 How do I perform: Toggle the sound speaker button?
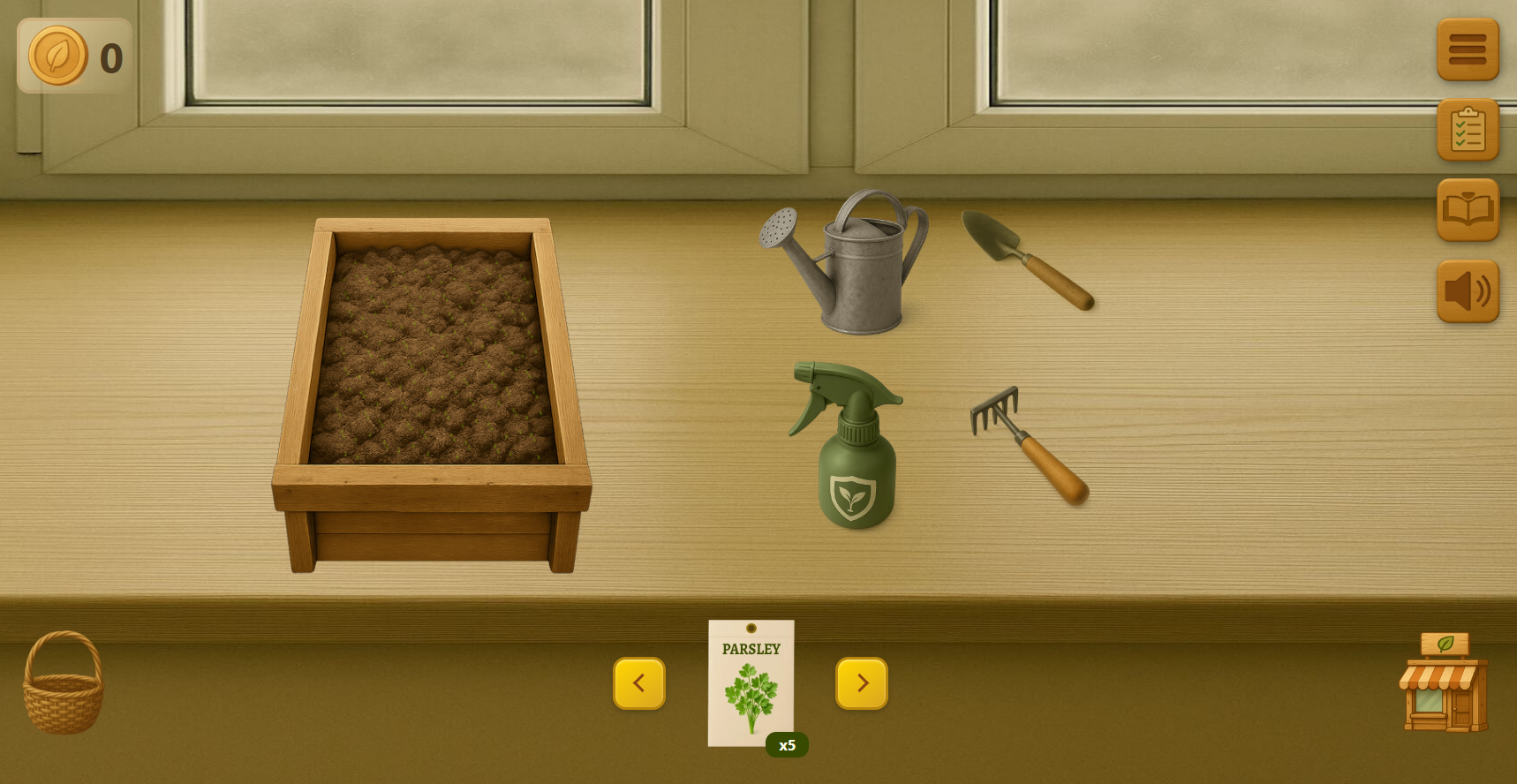[x=1466, y=290]
